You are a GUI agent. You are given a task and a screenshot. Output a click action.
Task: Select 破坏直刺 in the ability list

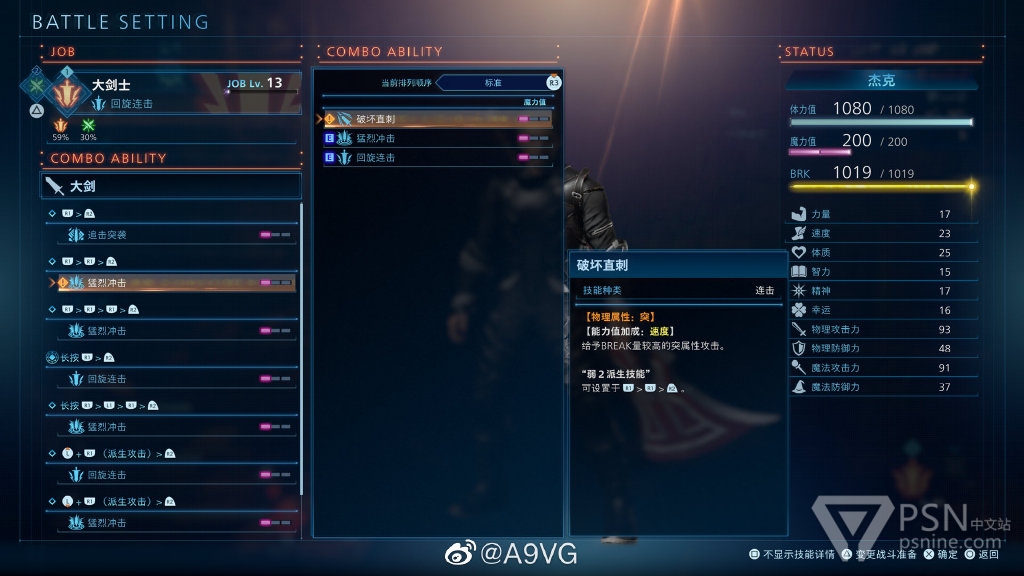(x=437, y=119)
